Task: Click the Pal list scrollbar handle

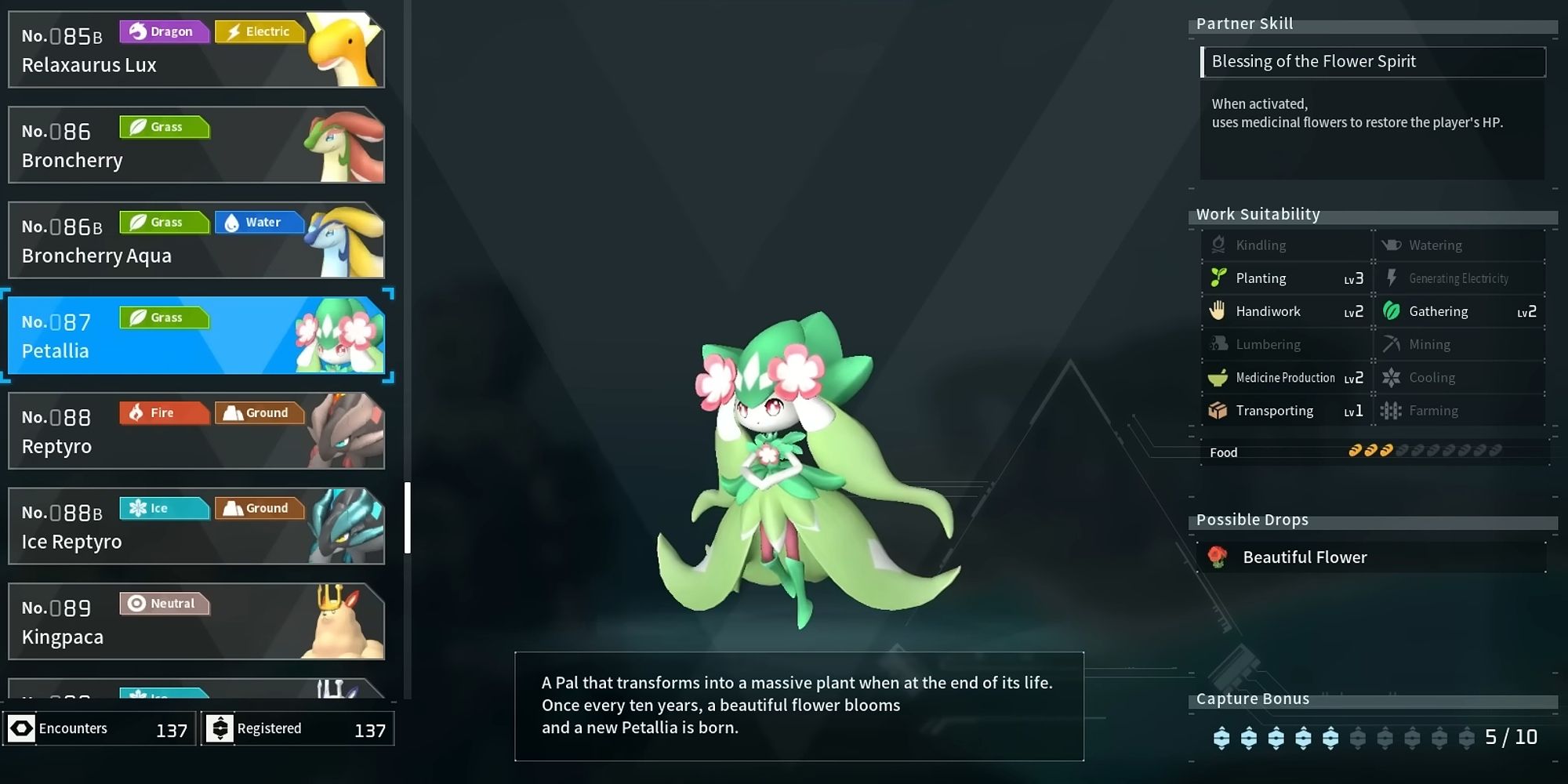Action: (x=408, y=517)
